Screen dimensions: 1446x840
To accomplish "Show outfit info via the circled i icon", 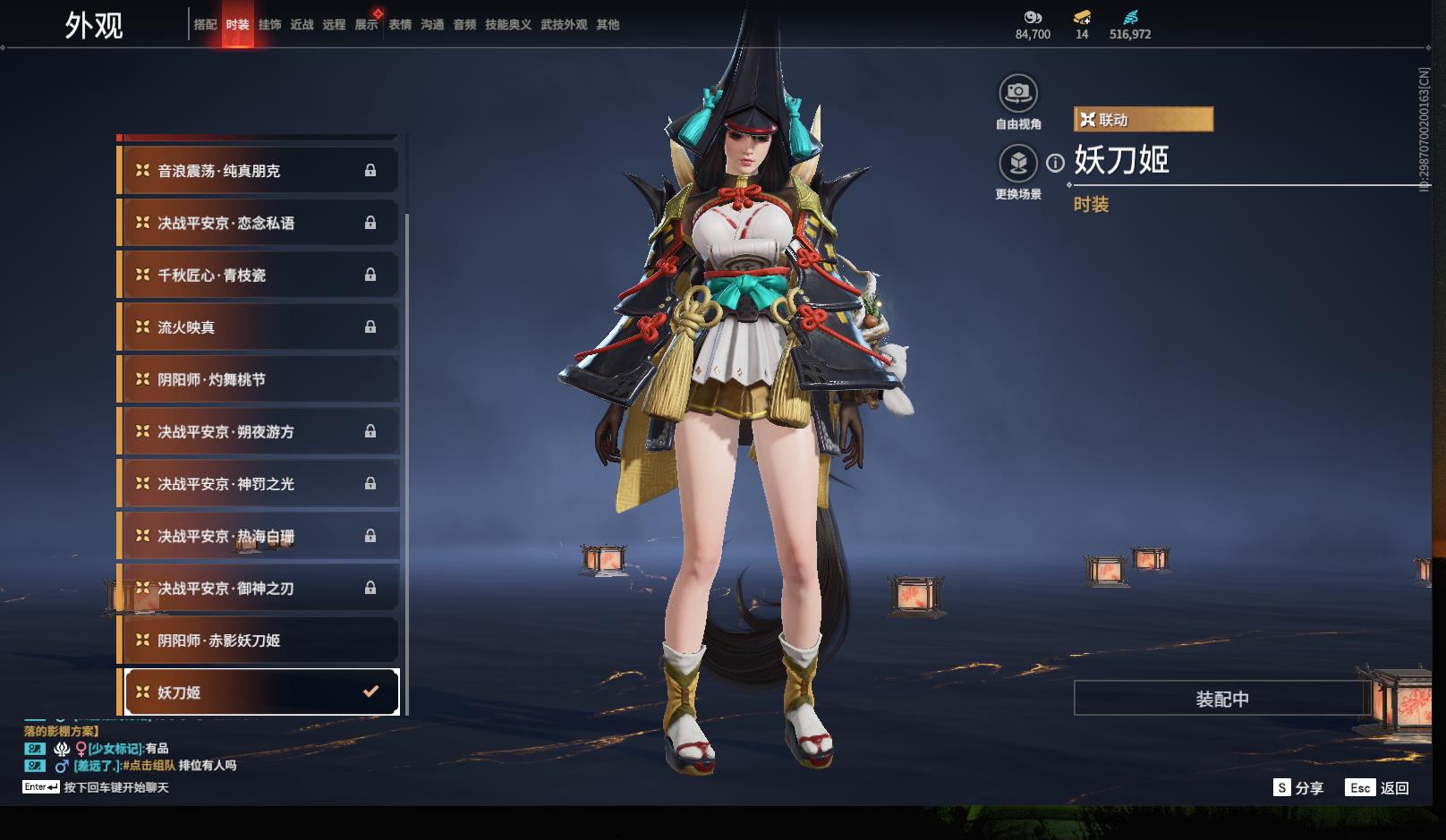I will pyautogui.click(x=1056, y=163).
